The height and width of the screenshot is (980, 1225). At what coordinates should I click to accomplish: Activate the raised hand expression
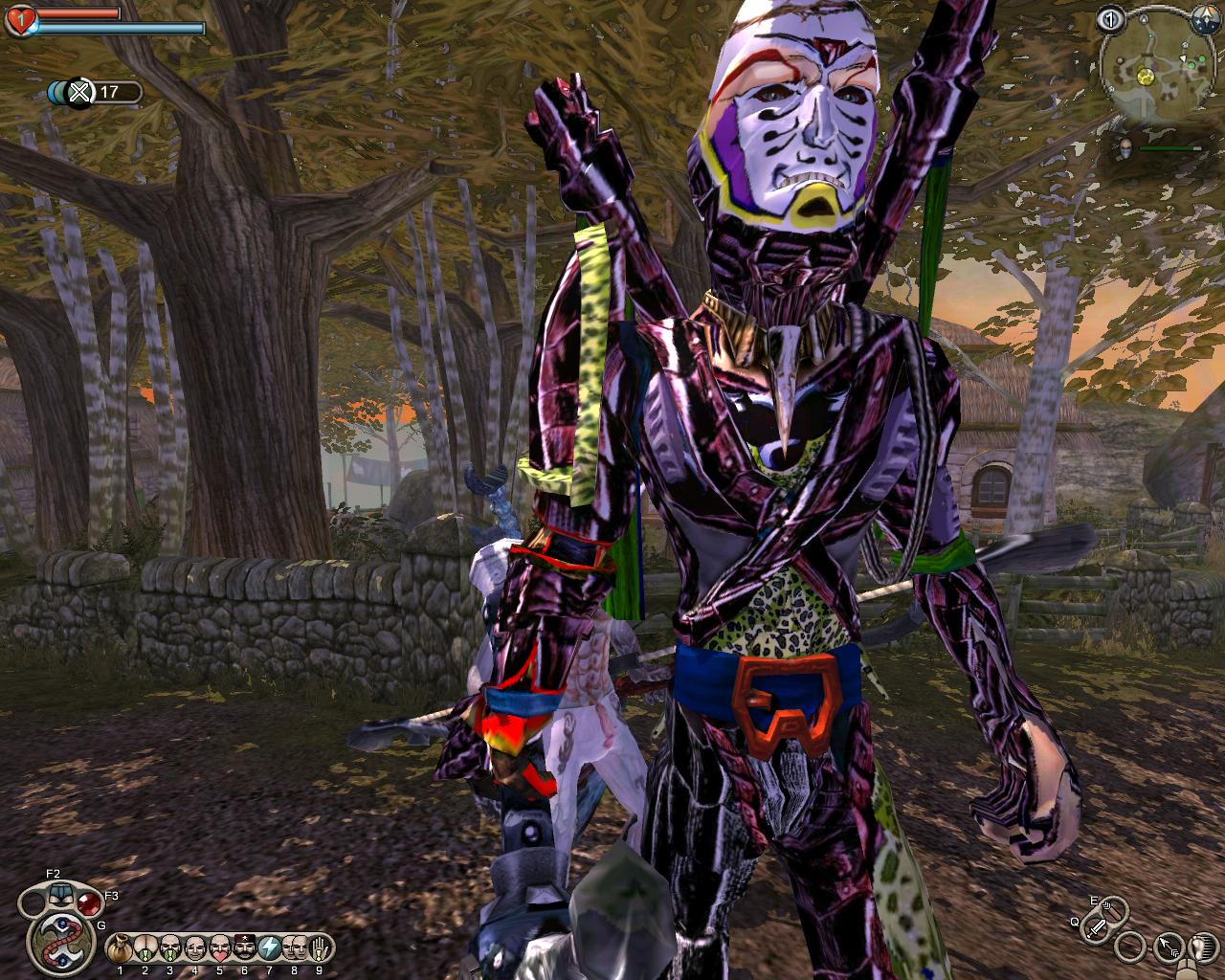[x=319, y=948]
